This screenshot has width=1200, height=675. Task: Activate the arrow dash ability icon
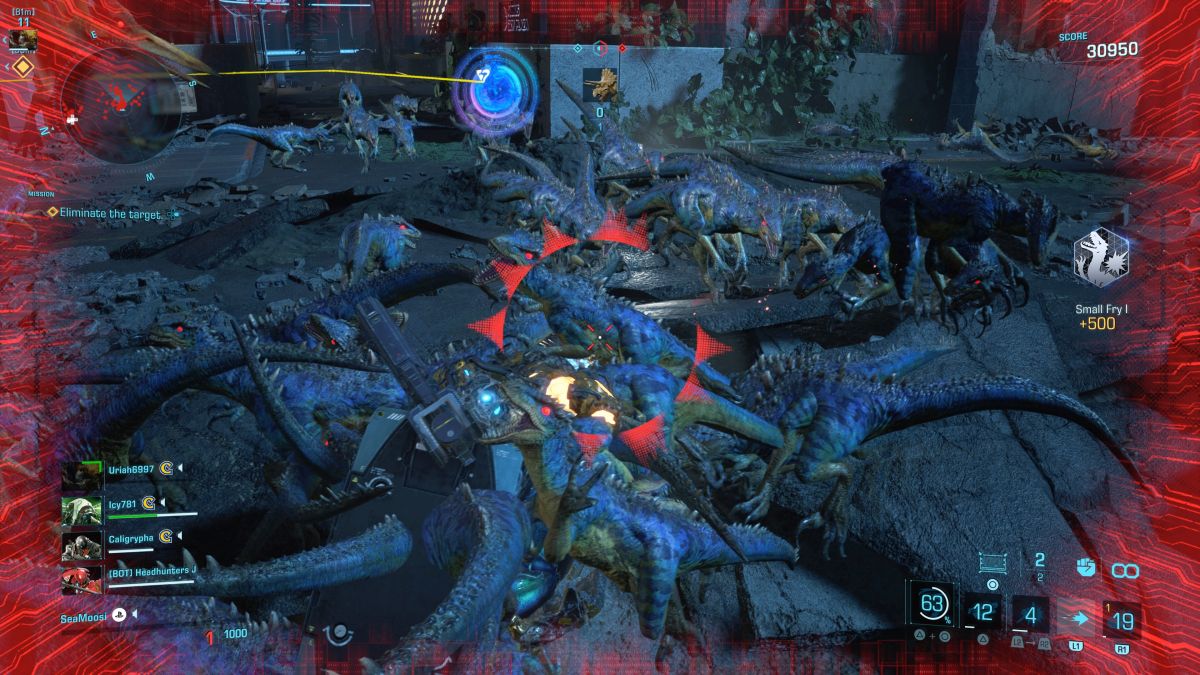1079,620
